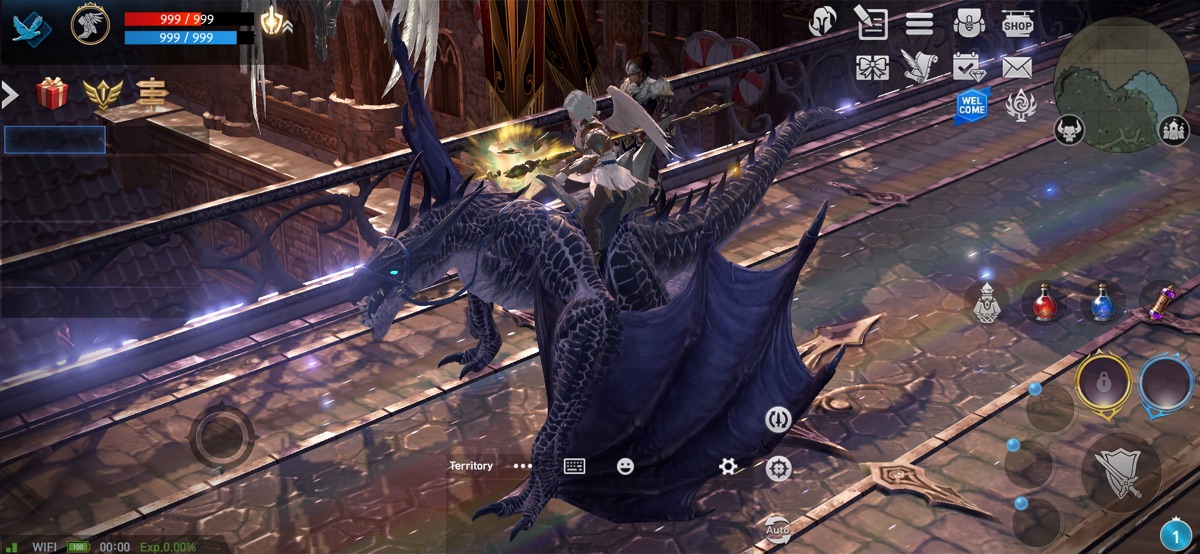1200x554 pixels.
Task: Open the calendar check-in rewards icon
Action: [x=968, y=67]
